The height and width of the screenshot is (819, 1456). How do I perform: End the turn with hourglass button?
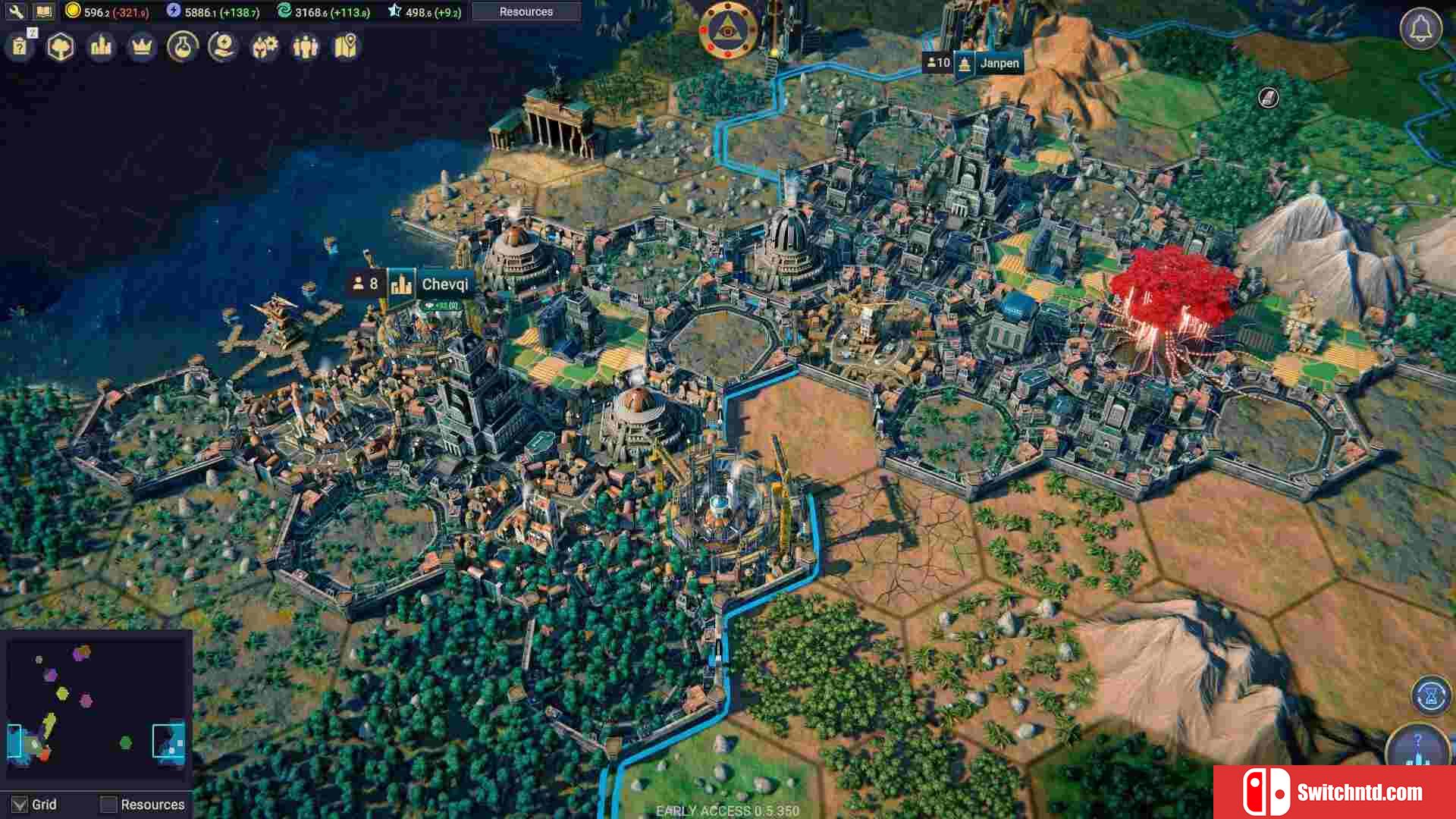pos(1431,695)
